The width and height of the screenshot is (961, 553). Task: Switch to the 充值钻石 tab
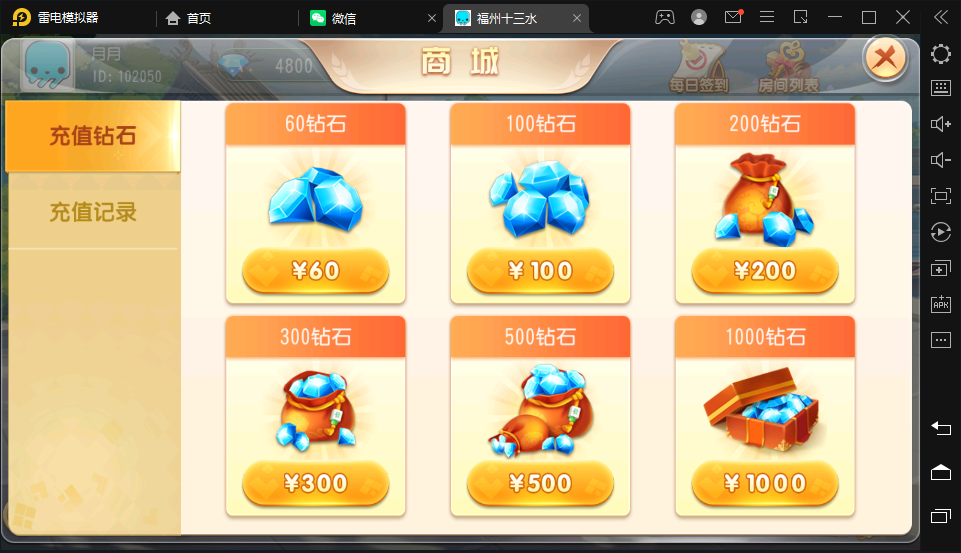pos(93,136)
